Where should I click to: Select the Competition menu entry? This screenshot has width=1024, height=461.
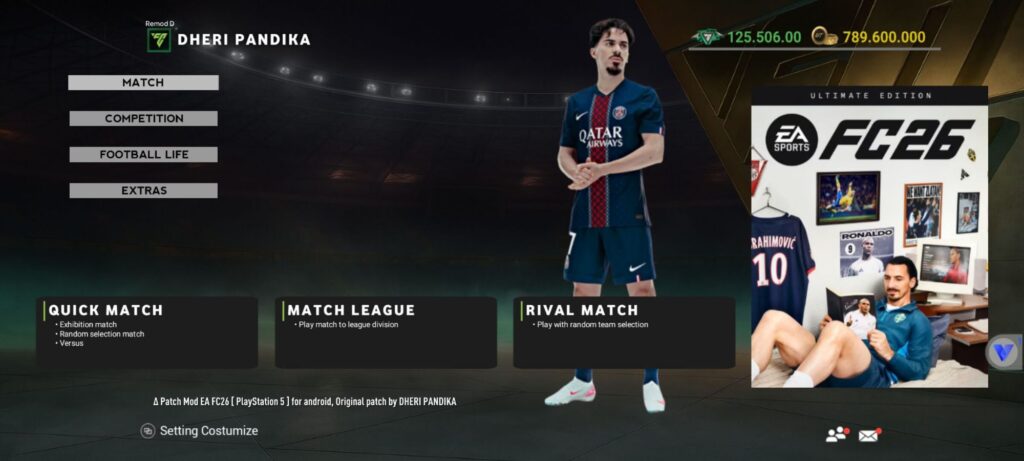point(143,119)
